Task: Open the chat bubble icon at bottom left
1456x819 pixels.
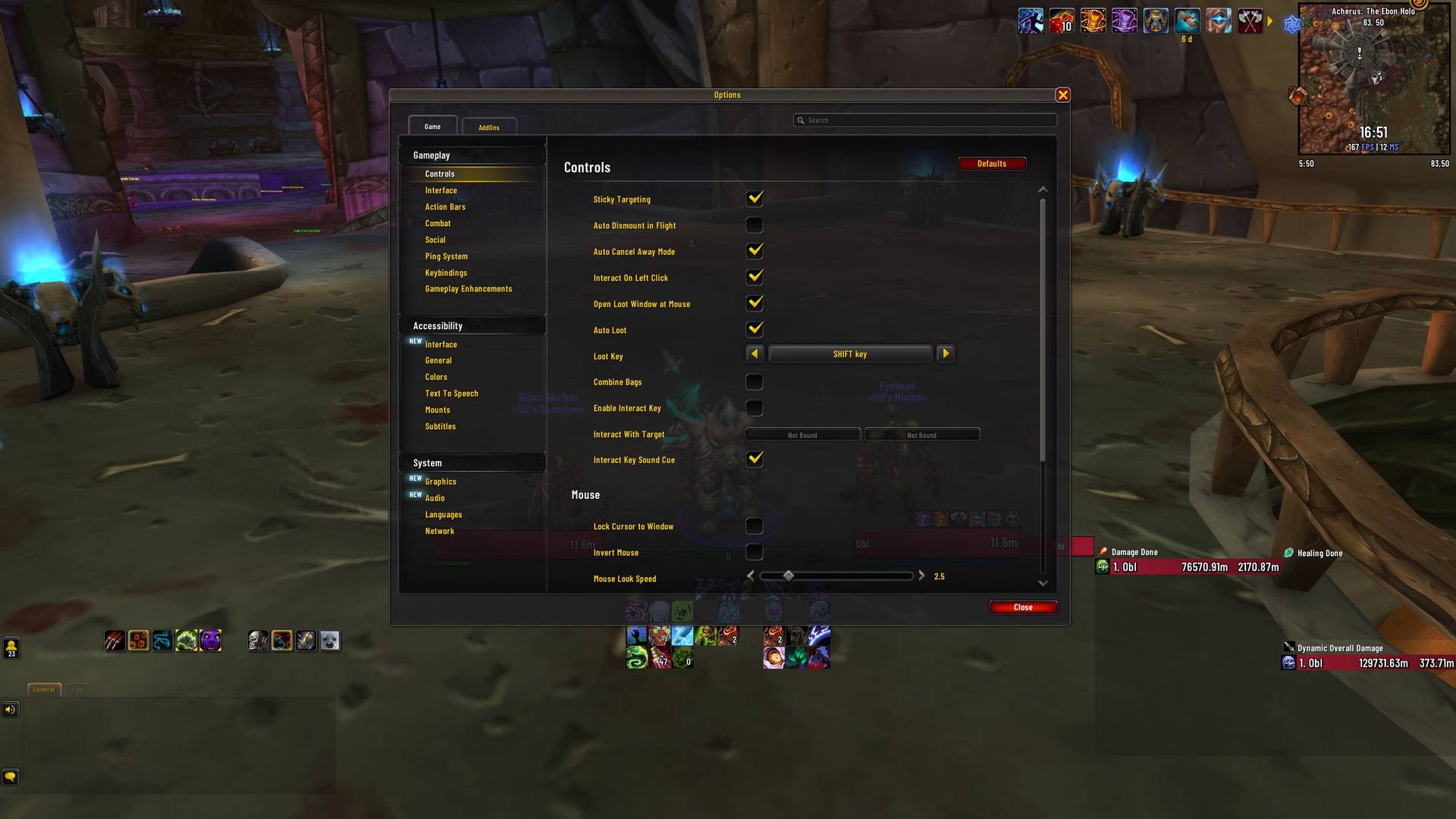Action: click(11, 777)
